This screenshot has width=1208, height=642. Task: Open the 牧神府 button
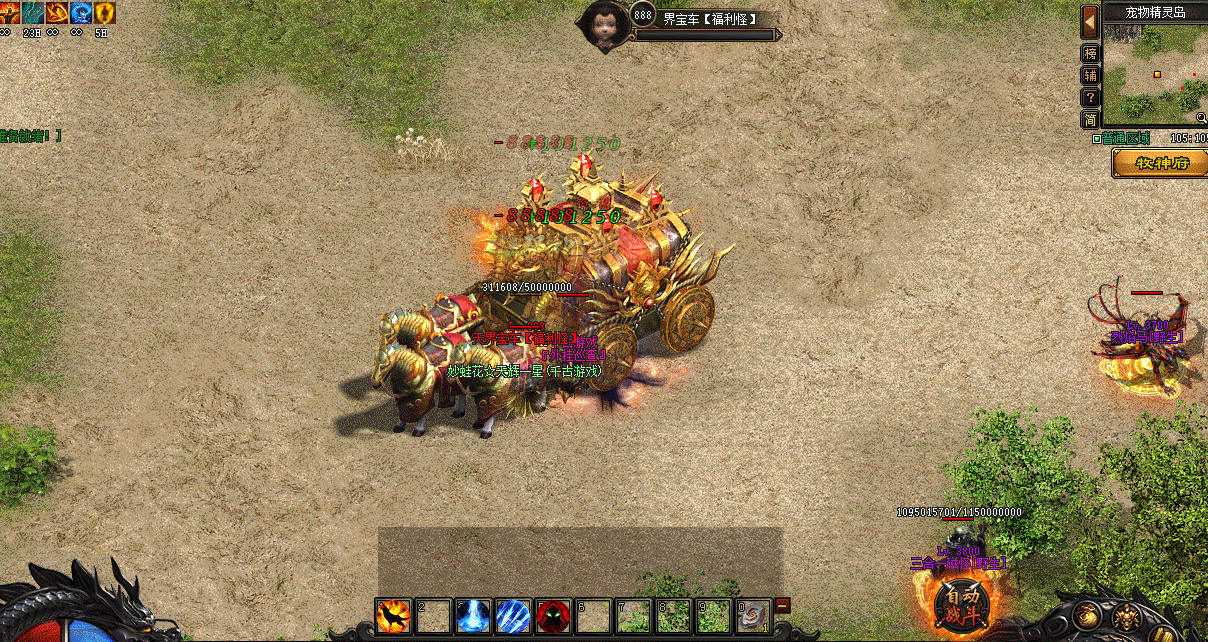[1159, 163]
